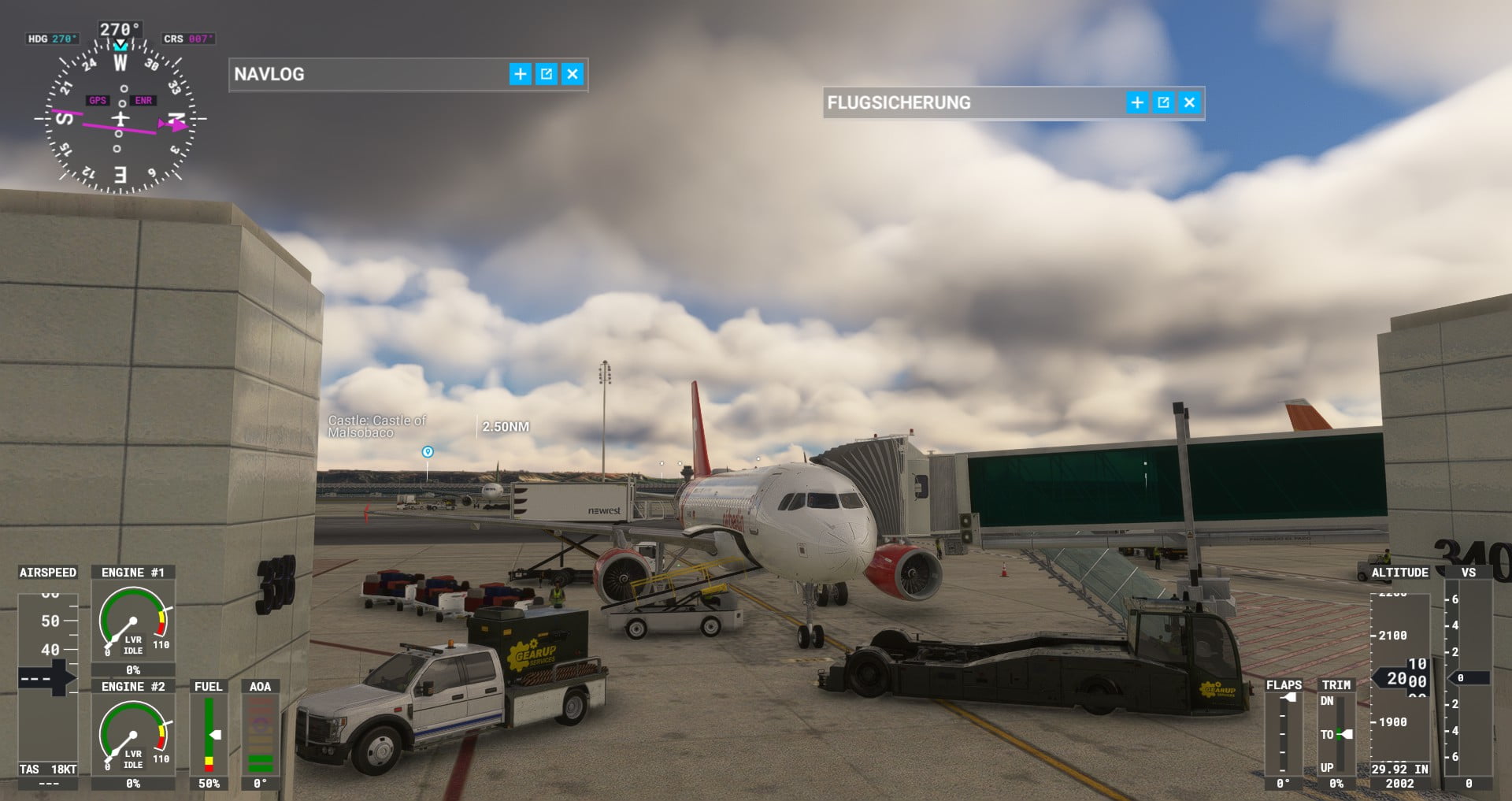Close the FLUGSICHERUNG panel

[x=1189, y=102]
